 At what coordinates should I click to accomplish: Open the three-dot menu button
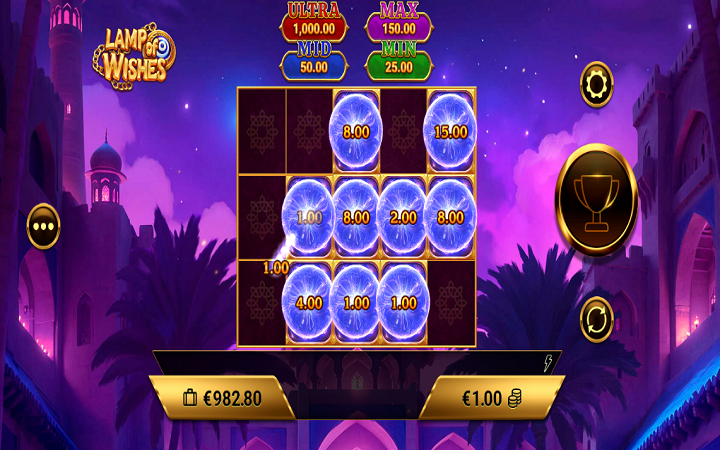[44, 226]
